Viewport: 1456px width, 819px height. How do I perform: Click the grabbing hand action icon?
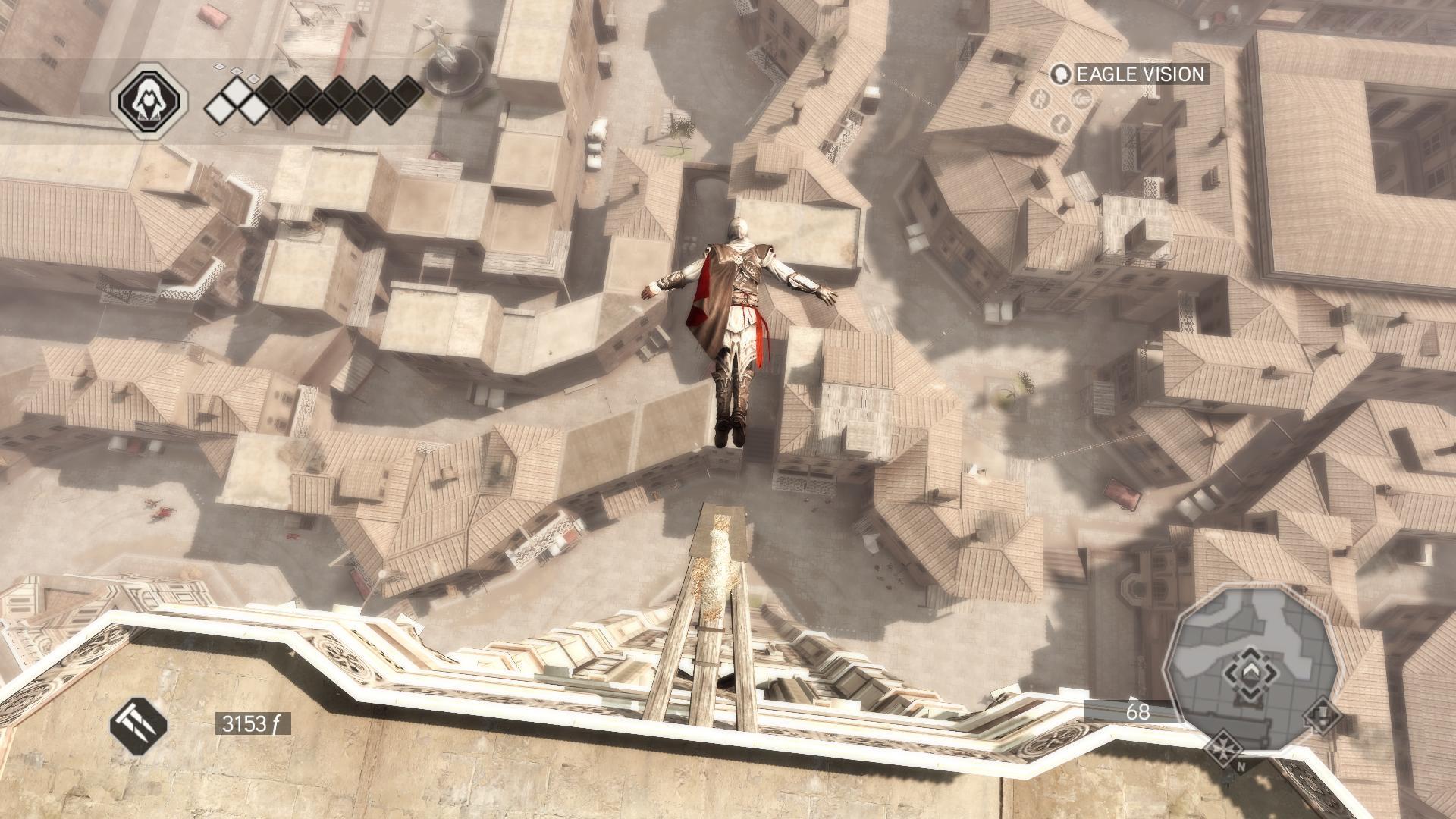(x=1082, y=99)
